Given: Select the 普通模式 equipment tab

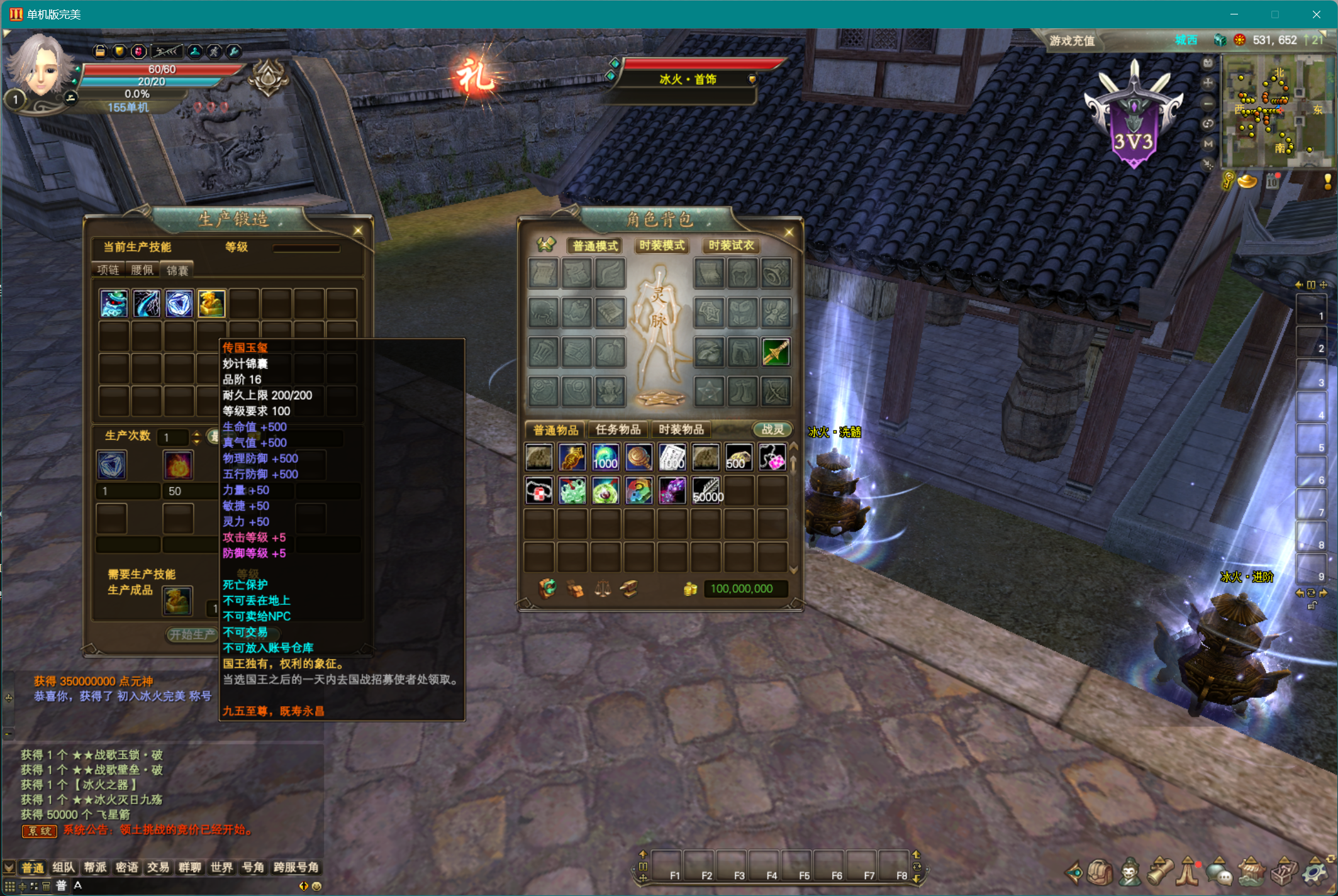Looking at the screenshot, I should point(595,245).
